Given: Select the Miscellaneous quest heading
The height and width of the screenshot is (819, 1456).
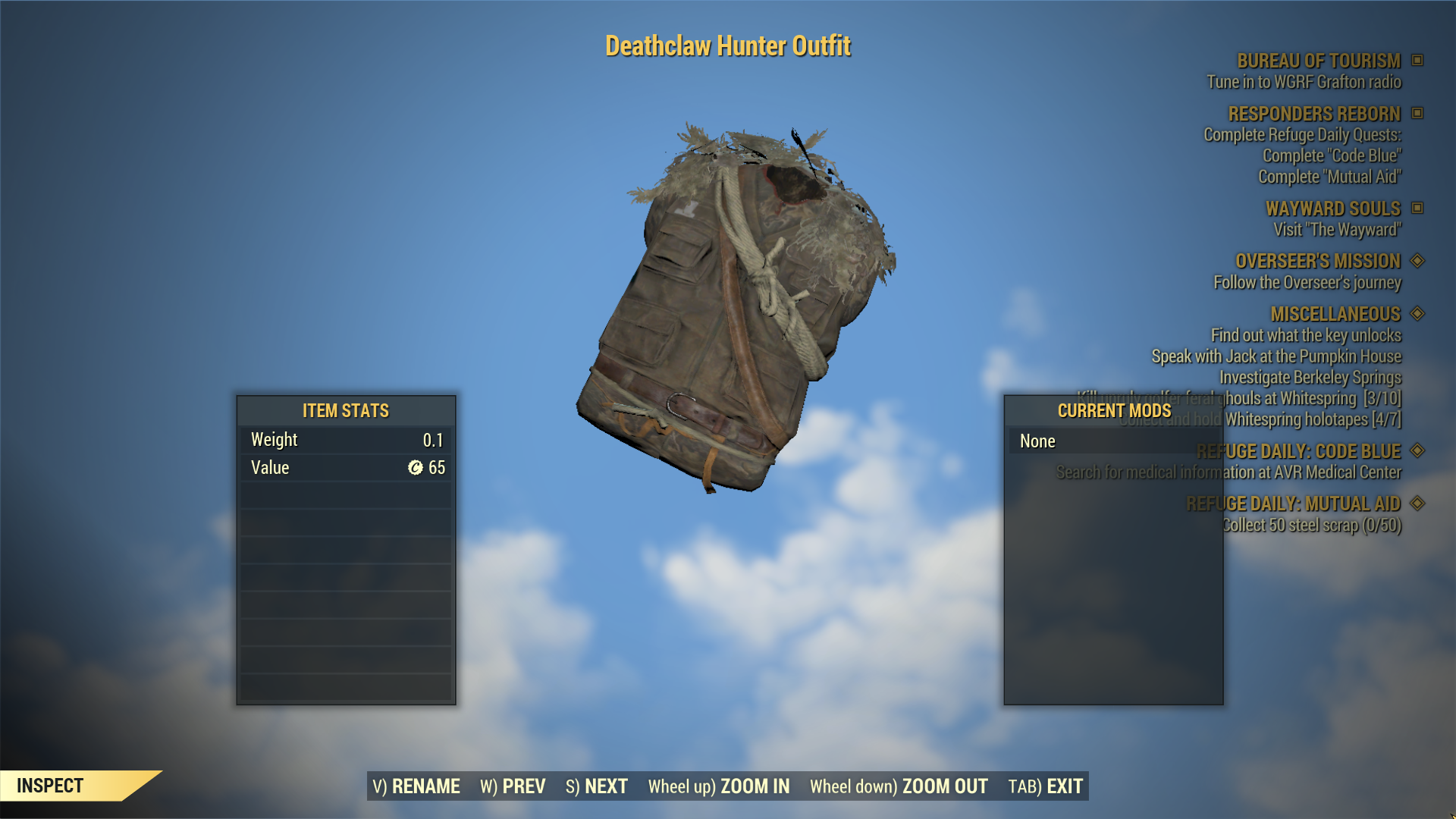Looking at the screenshot, I should coord(1335,314).
